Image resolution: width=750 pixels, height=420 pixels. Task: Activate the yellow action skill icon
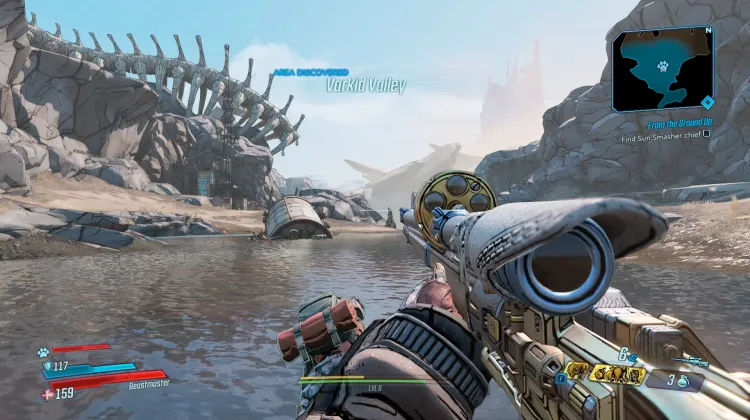(577, 372)
